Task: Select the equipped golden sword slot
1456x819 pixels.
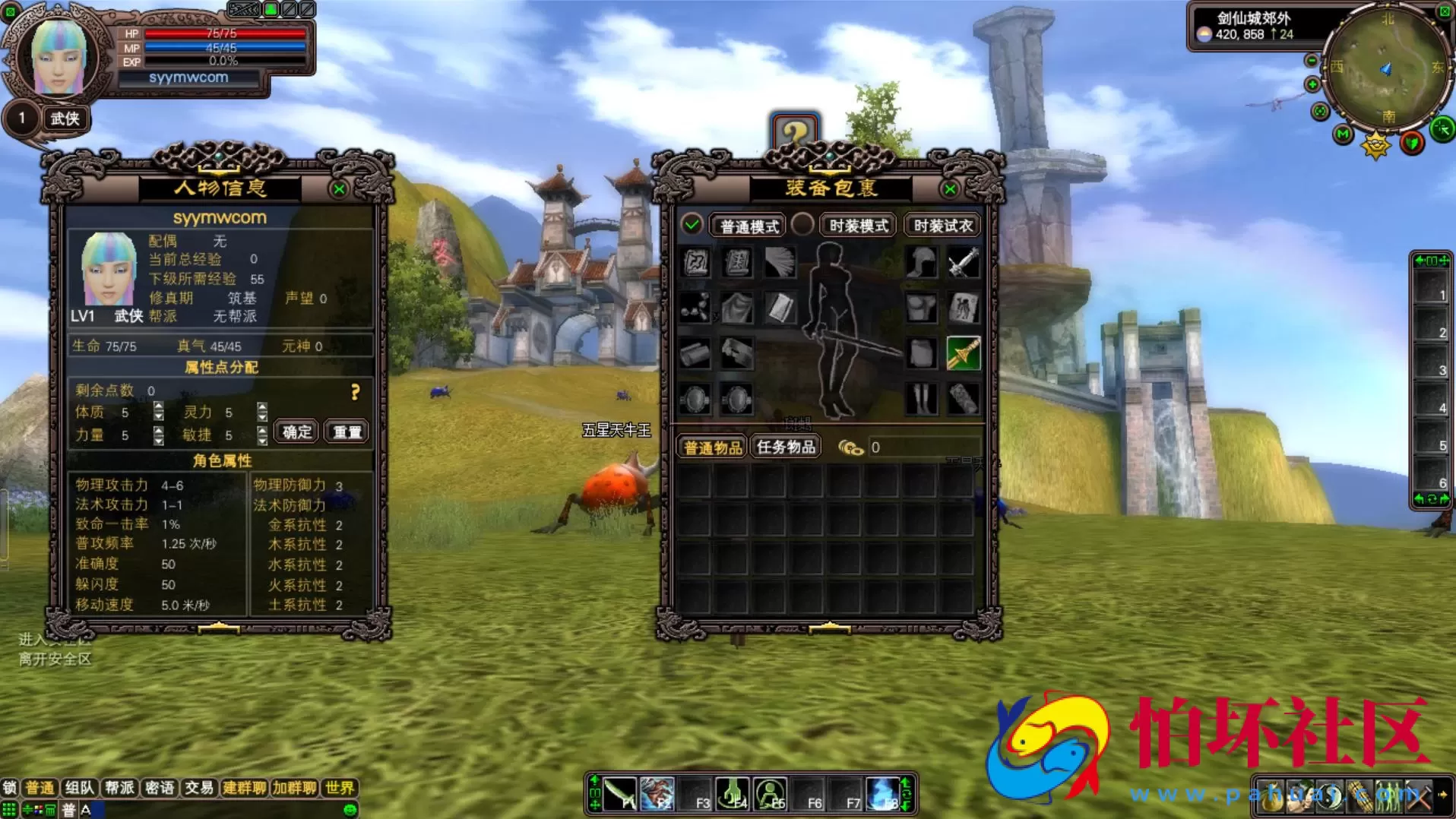Action: (x=963, y=354)
